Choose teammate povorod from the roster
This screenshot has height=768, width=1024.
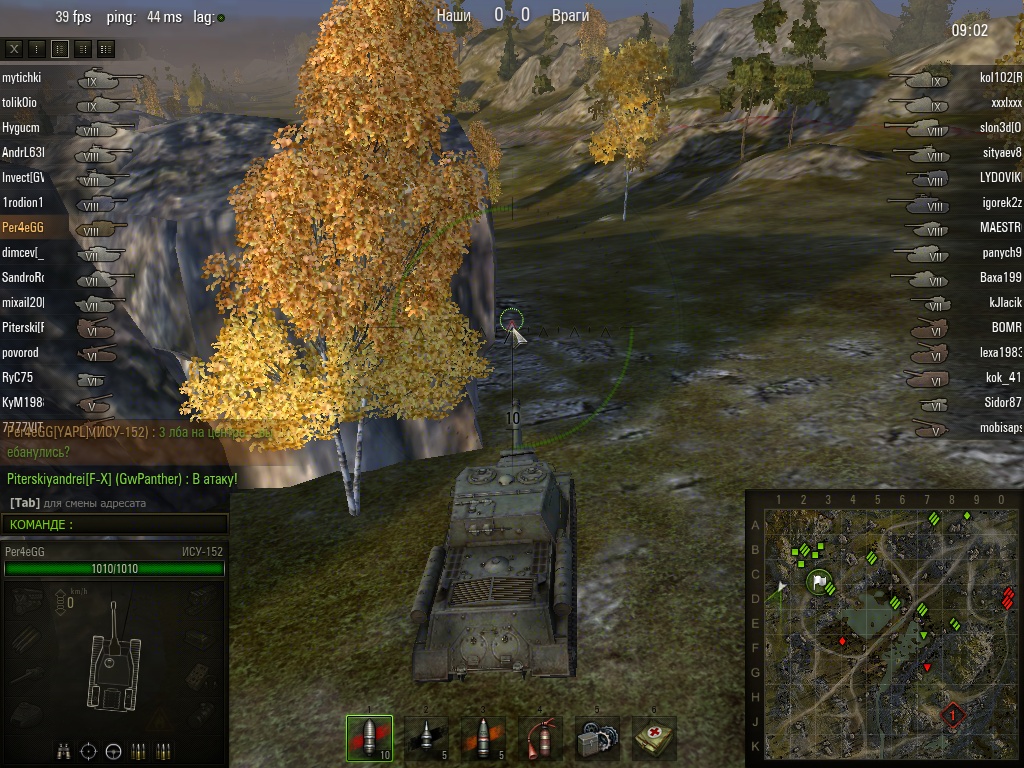click(21, 352)
